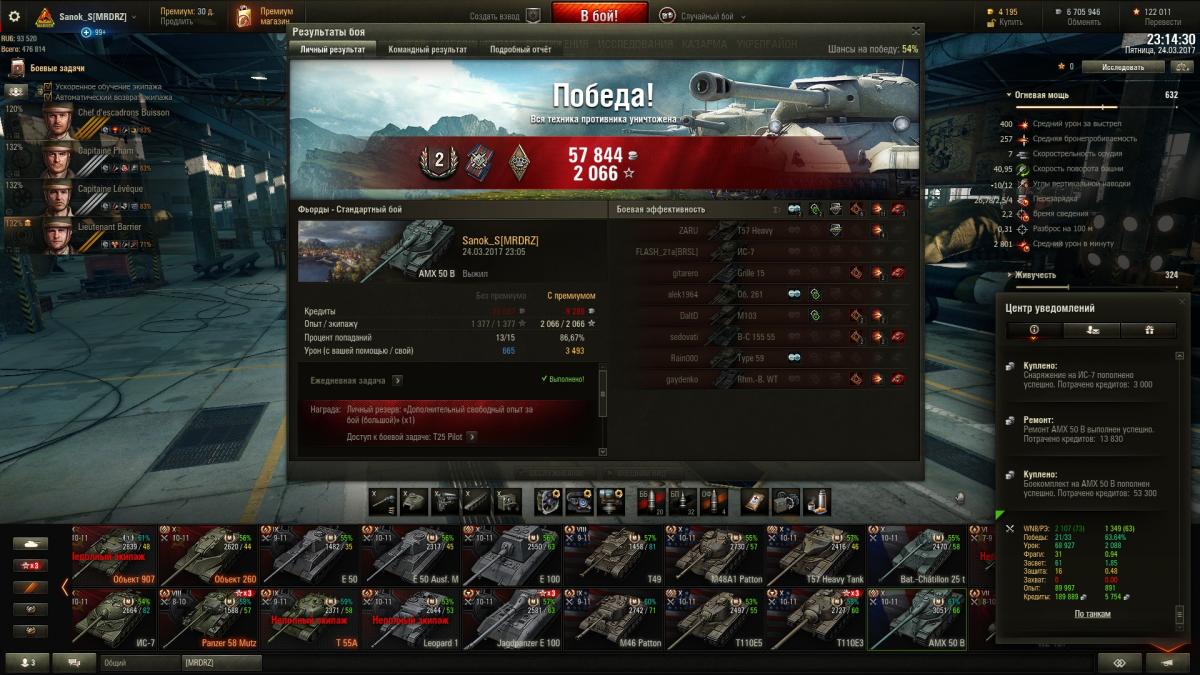Close the battle results window

(916, 32)
